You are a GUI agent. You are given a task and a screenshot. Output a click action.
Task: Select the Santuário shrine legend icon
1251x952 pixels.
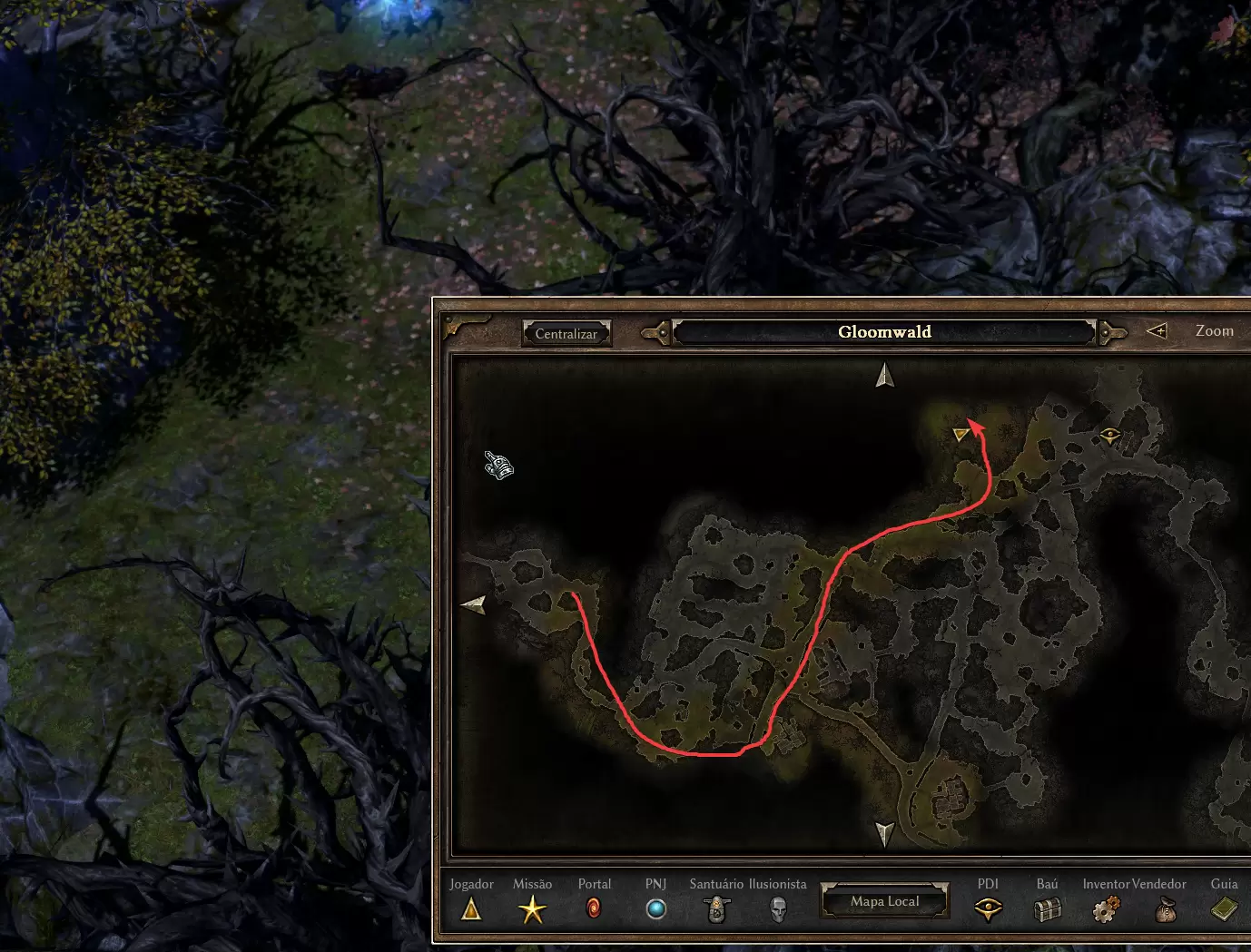(717, 908)
